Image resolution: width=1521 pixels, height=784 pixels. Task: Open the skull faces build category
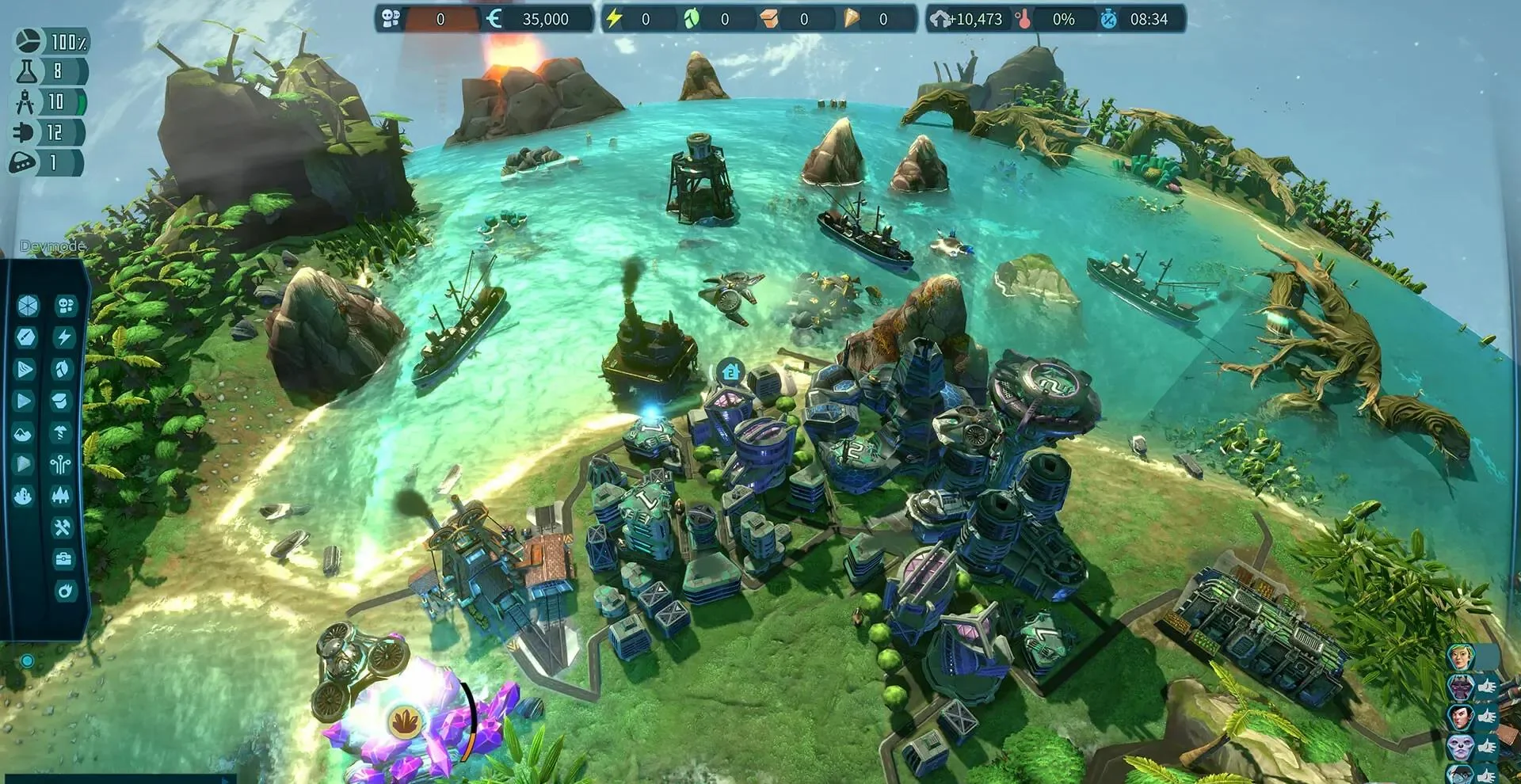tap(65, 306)
